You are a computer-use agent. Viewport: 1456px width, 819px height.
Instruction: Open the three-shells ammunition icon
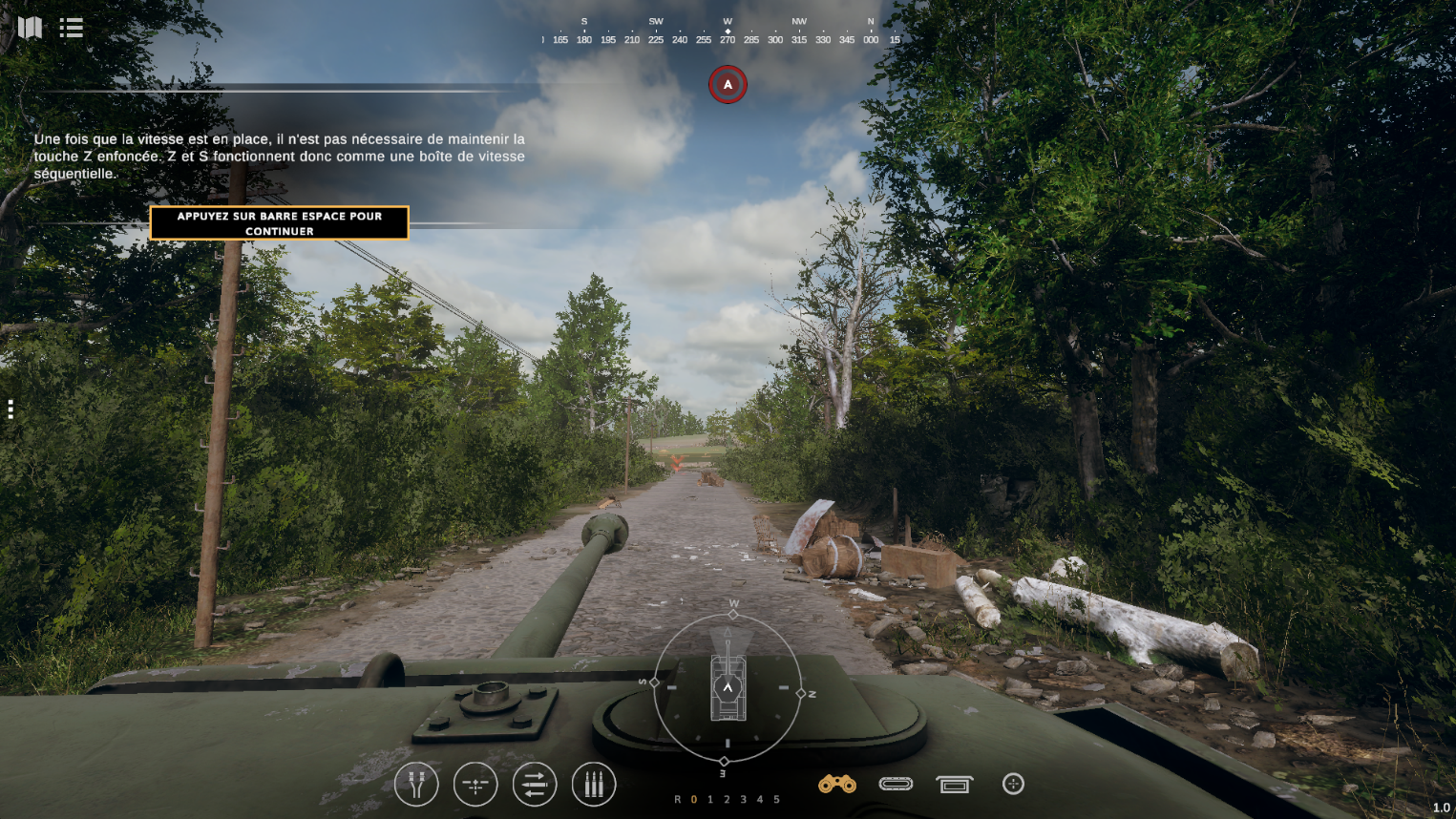(594, 785)
